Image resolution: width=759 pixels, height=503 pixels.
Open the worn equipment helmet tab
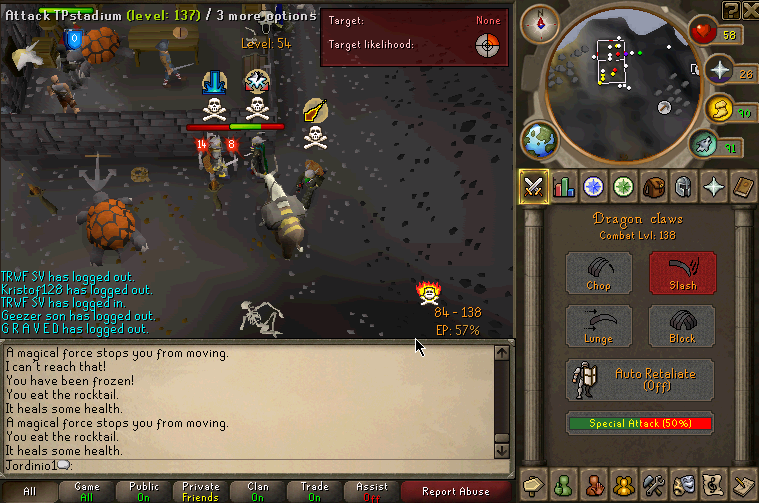tap(683, 187)
